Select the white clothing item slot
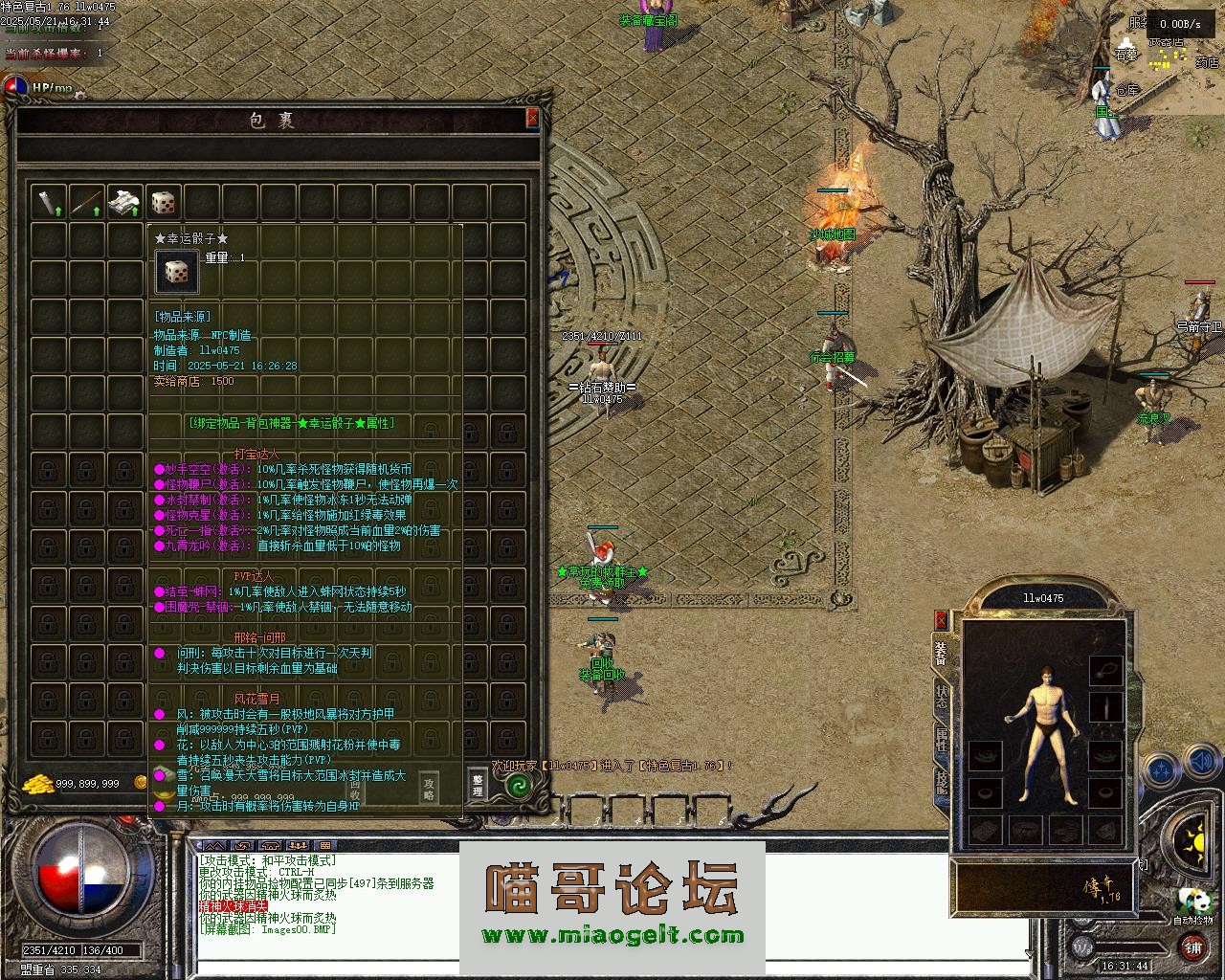The image size is (1225, 980). [124, 202]
